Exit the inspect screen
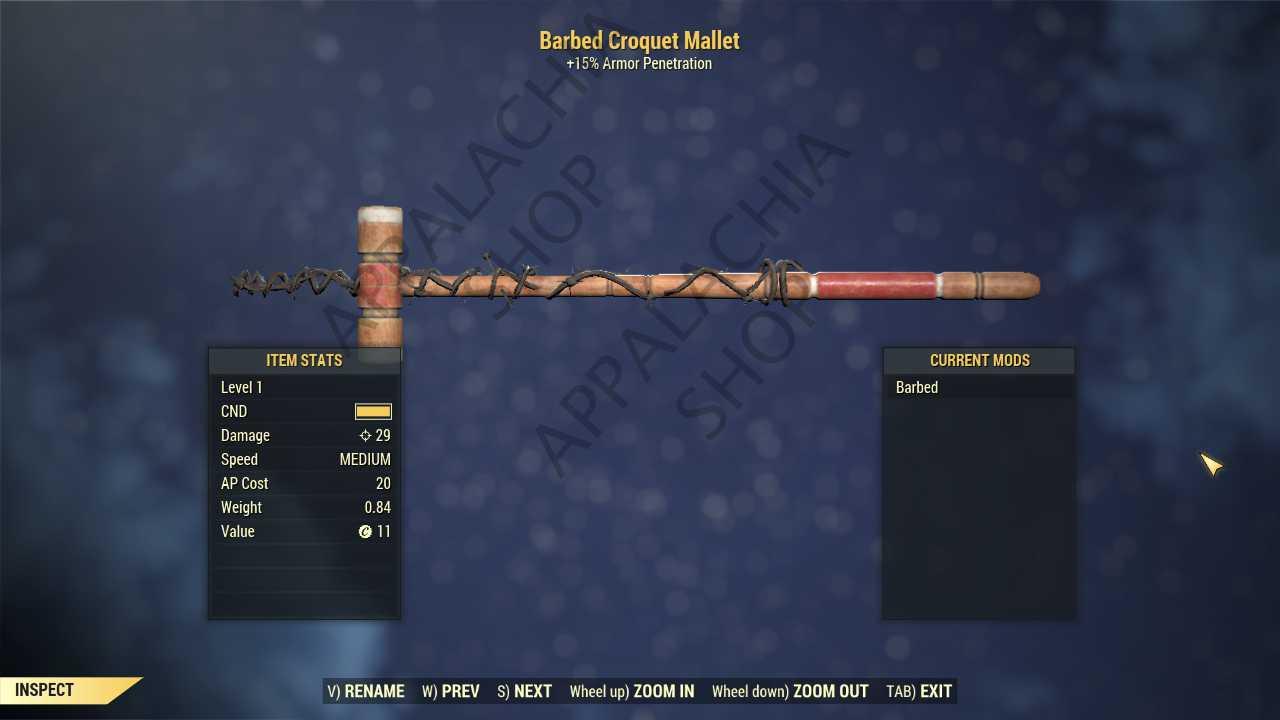The height and width of the screenshot is (720, 1280). coord(919,691)
